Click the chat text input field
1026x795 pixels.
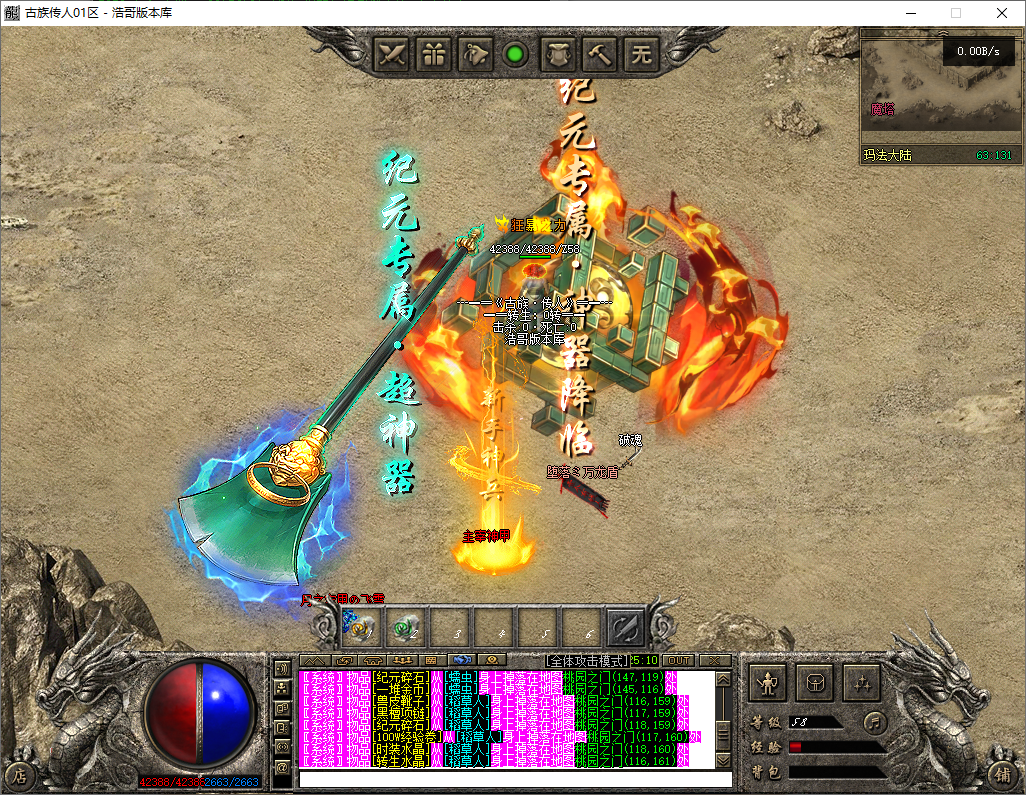515,779
